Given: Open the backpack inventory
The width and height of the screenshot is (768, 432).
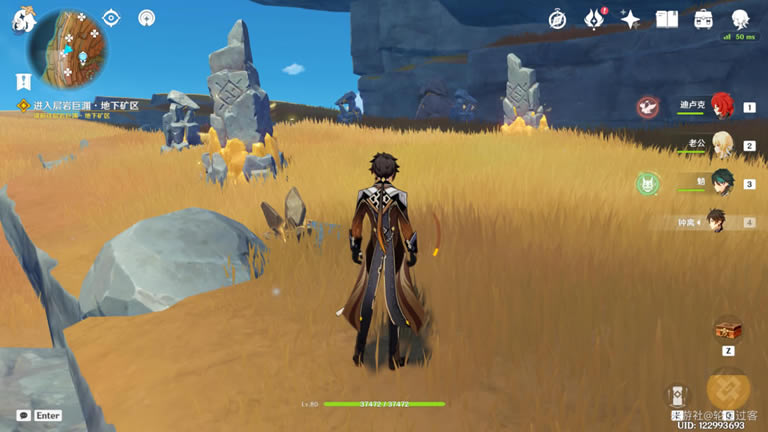Looking at the screenshot, I should coord(703,19).
